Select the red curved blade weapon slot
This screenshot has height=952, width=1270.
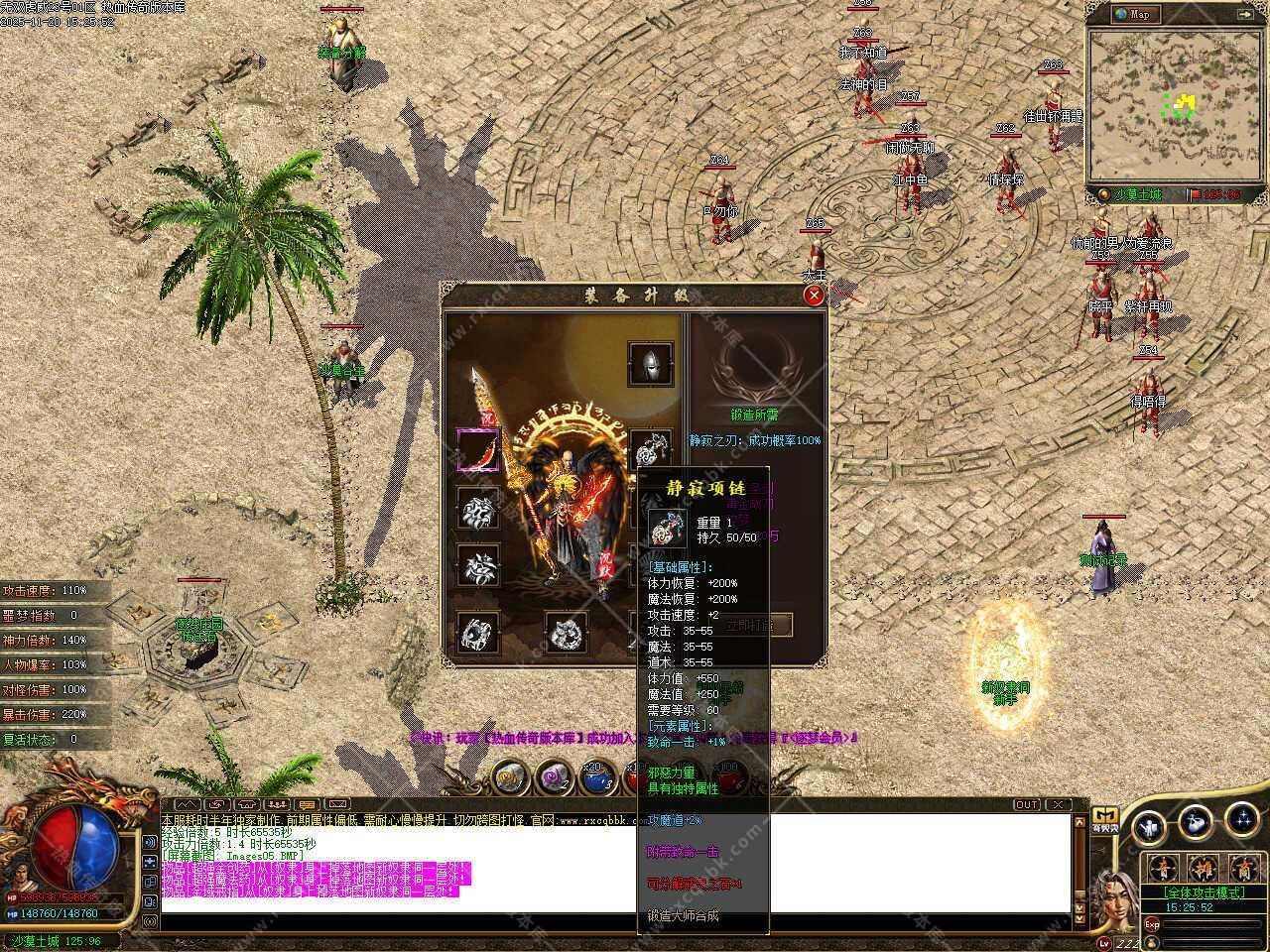tap(477, 451)
